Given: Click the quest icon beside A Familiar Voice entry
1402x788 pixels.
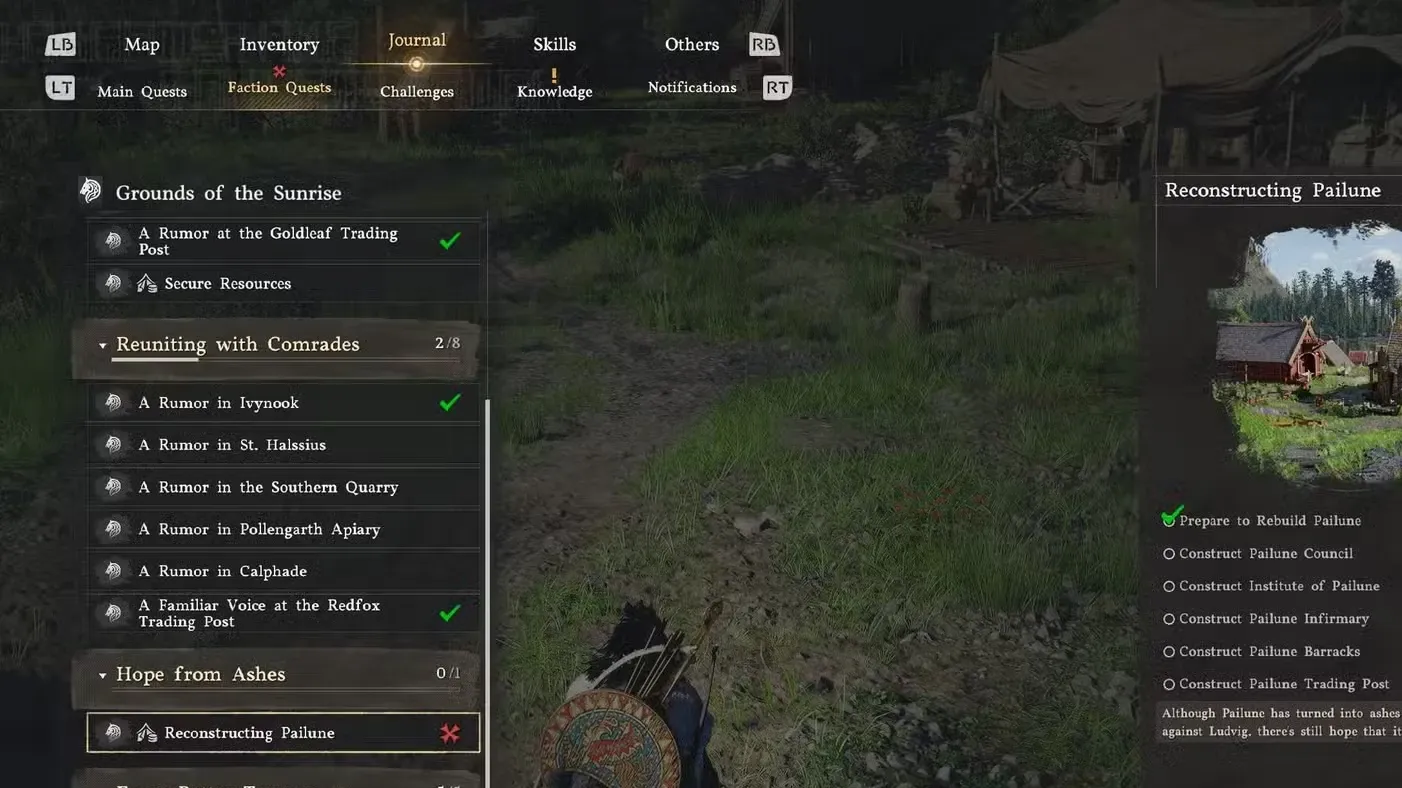Looking at the screenshot, I should [x=113, y=613].
